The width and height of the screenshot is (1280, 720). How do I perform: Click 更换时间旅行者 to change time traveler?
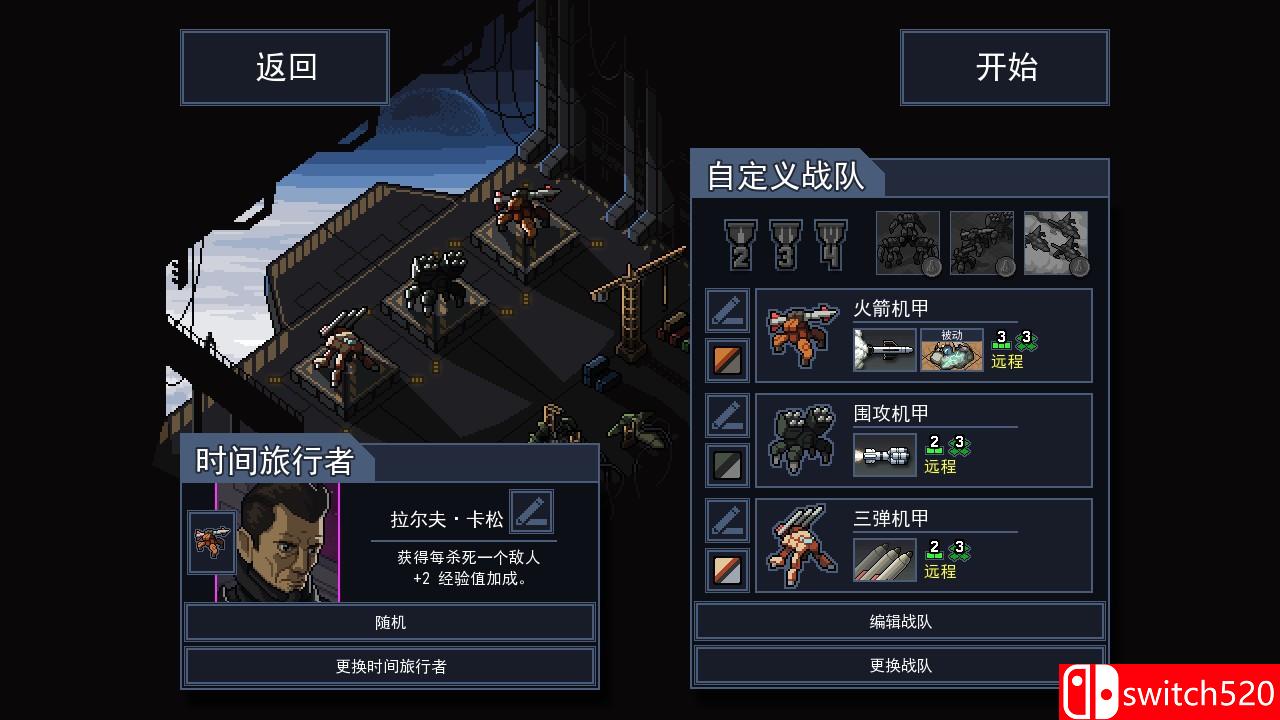[x=390, y=665]
